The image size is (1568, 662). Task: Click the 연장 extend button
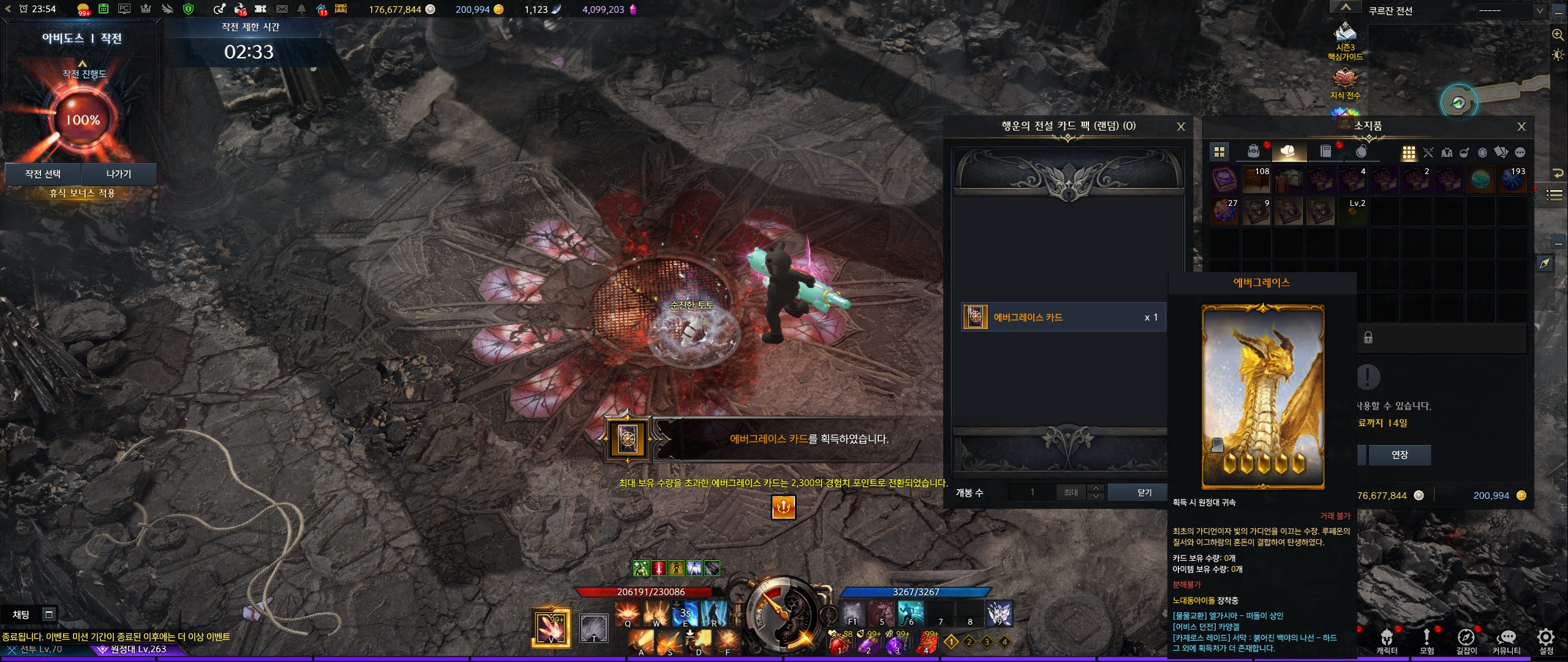(1400, 455)
